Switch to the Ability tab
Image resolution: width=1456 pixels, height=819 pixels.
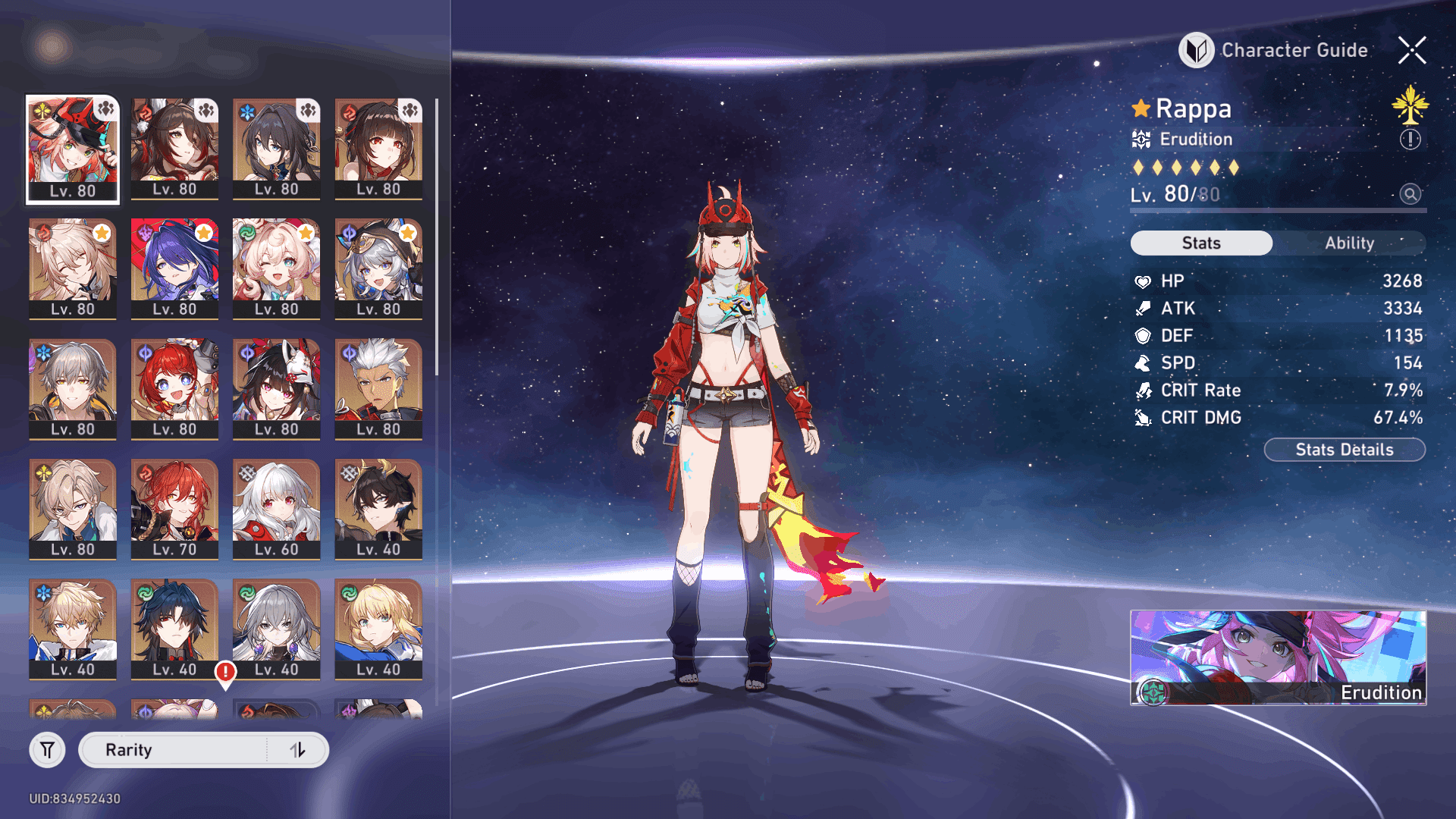point(1349,243)
